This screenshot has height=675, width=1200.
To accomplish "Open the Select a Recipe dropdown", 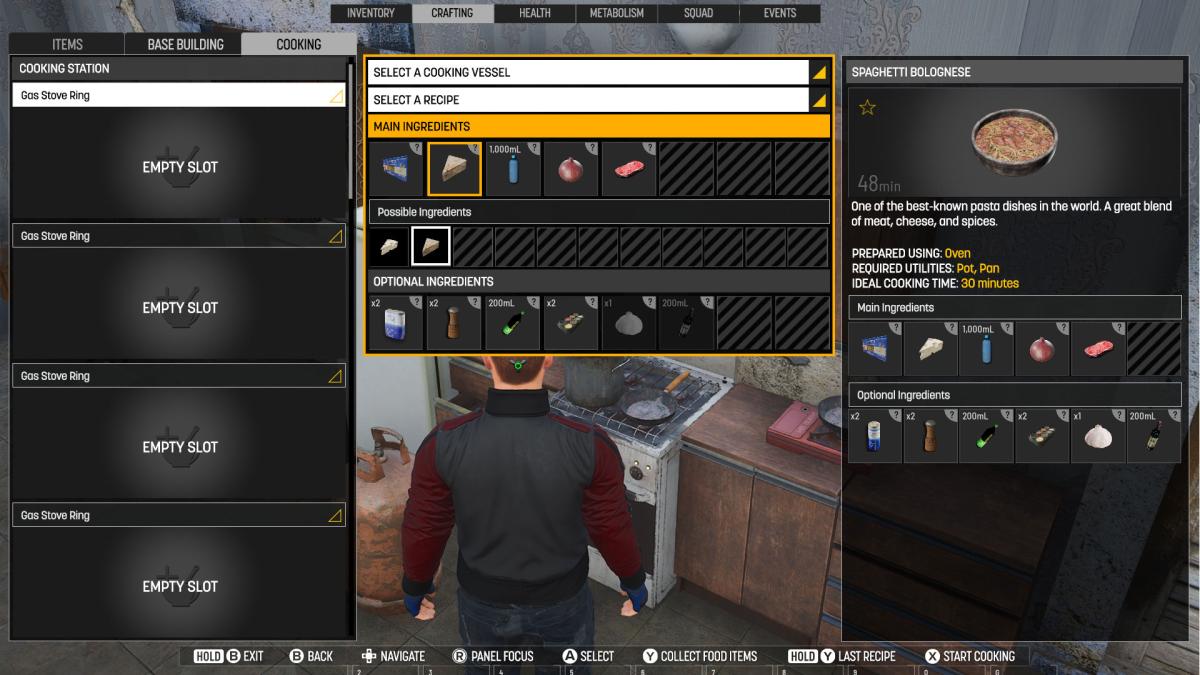I will point(598,100).
